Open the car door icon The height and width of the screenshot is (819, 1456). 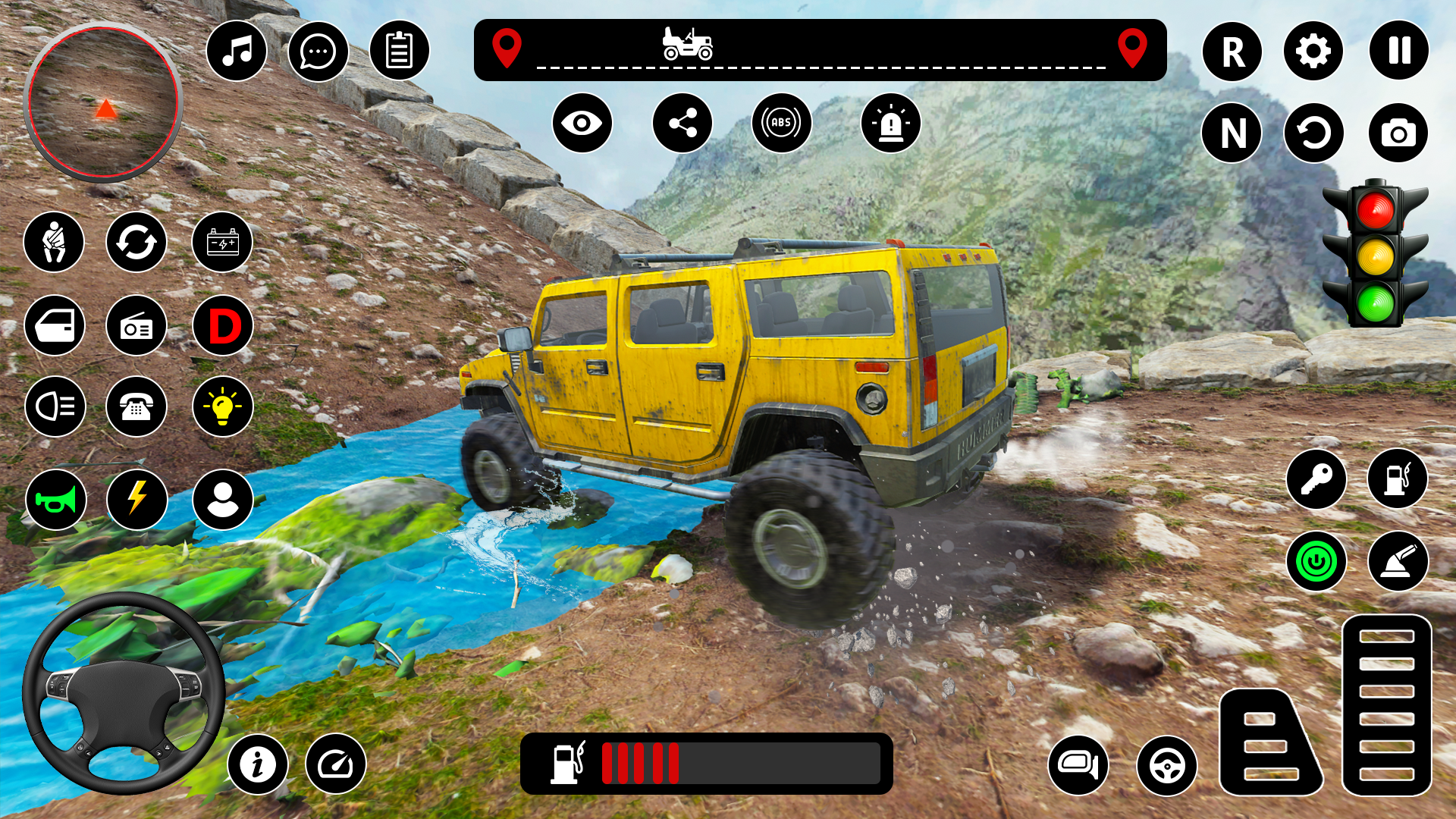click(55, 326)
